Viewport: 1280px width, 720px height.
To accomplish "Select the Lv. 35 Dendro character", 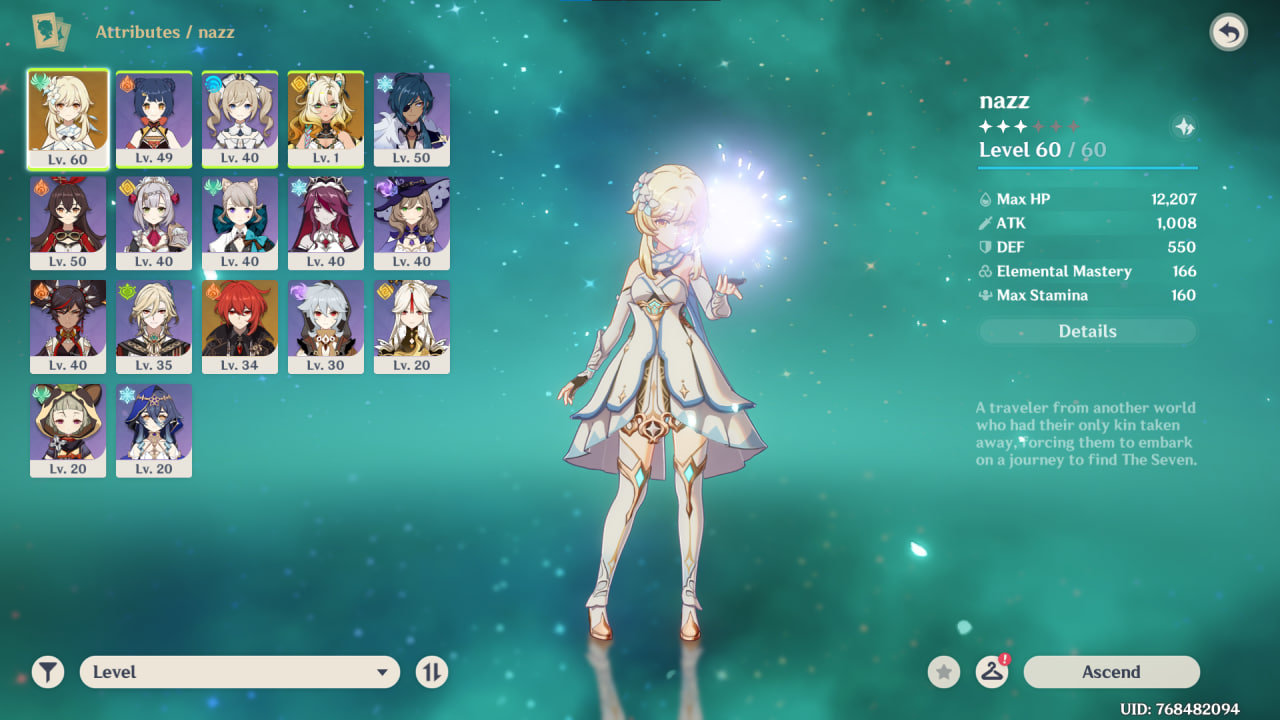I will (154, 327).
